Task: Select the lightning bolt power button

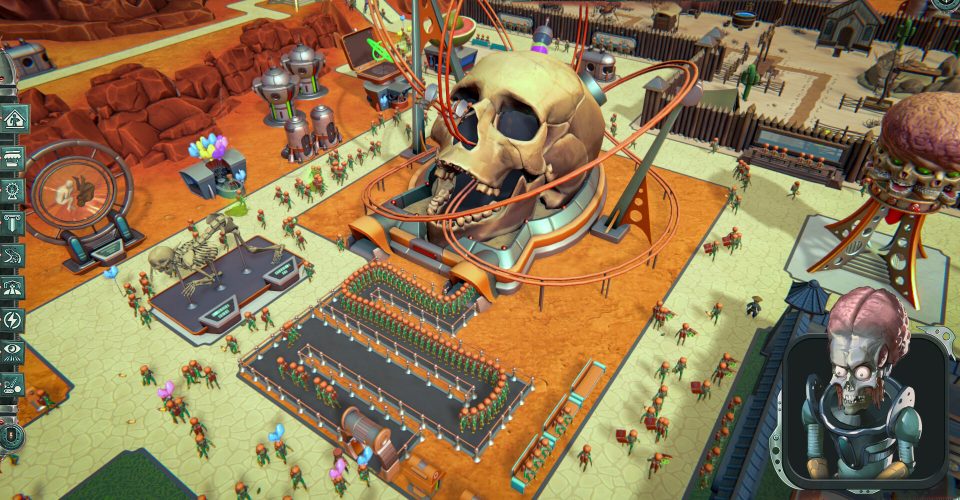Action: coord(13,320)
